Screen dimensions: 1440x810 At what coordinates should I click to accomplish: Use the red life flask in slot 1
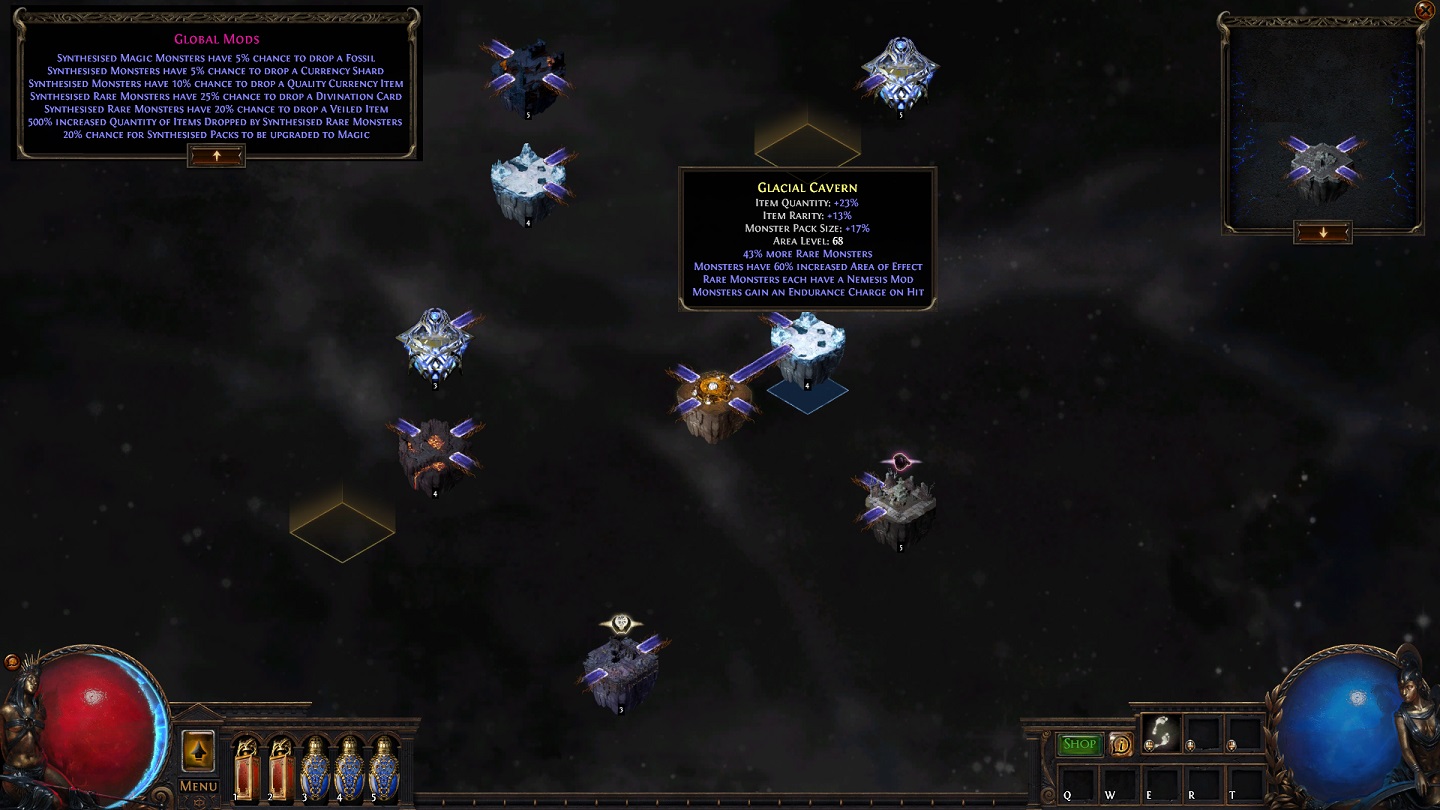point(246,767)
